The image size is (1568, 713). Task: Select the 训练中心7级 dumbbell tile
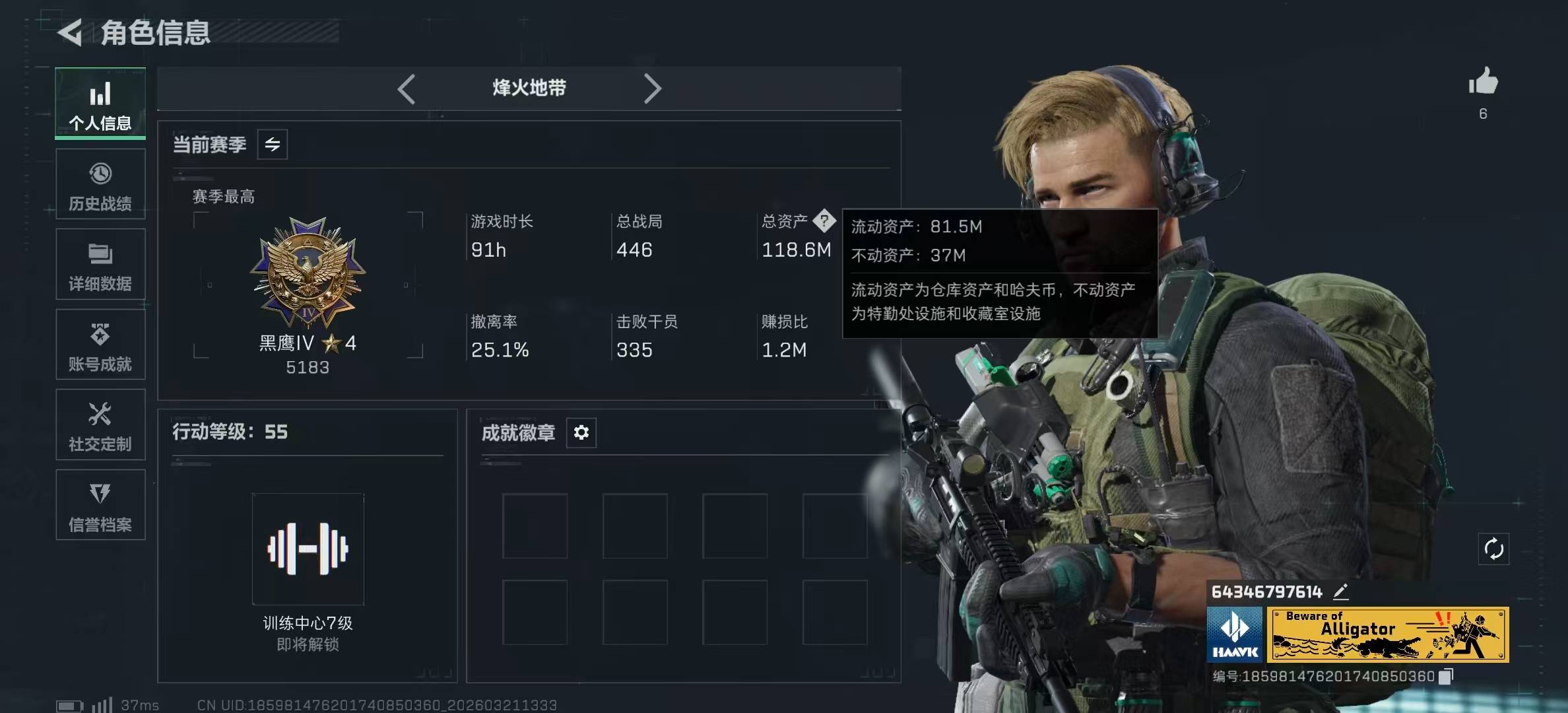pos(308,549)
